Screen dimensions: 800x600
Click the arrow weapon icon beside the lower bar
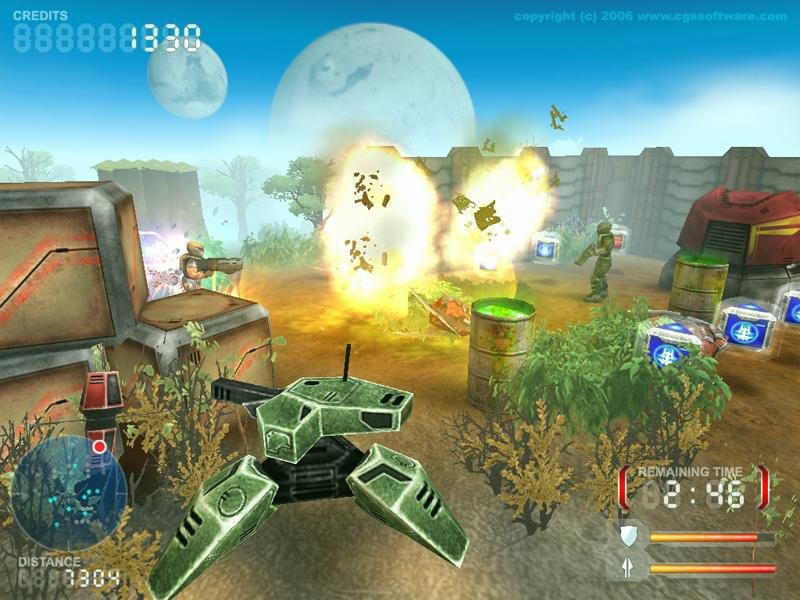[628, 568]
